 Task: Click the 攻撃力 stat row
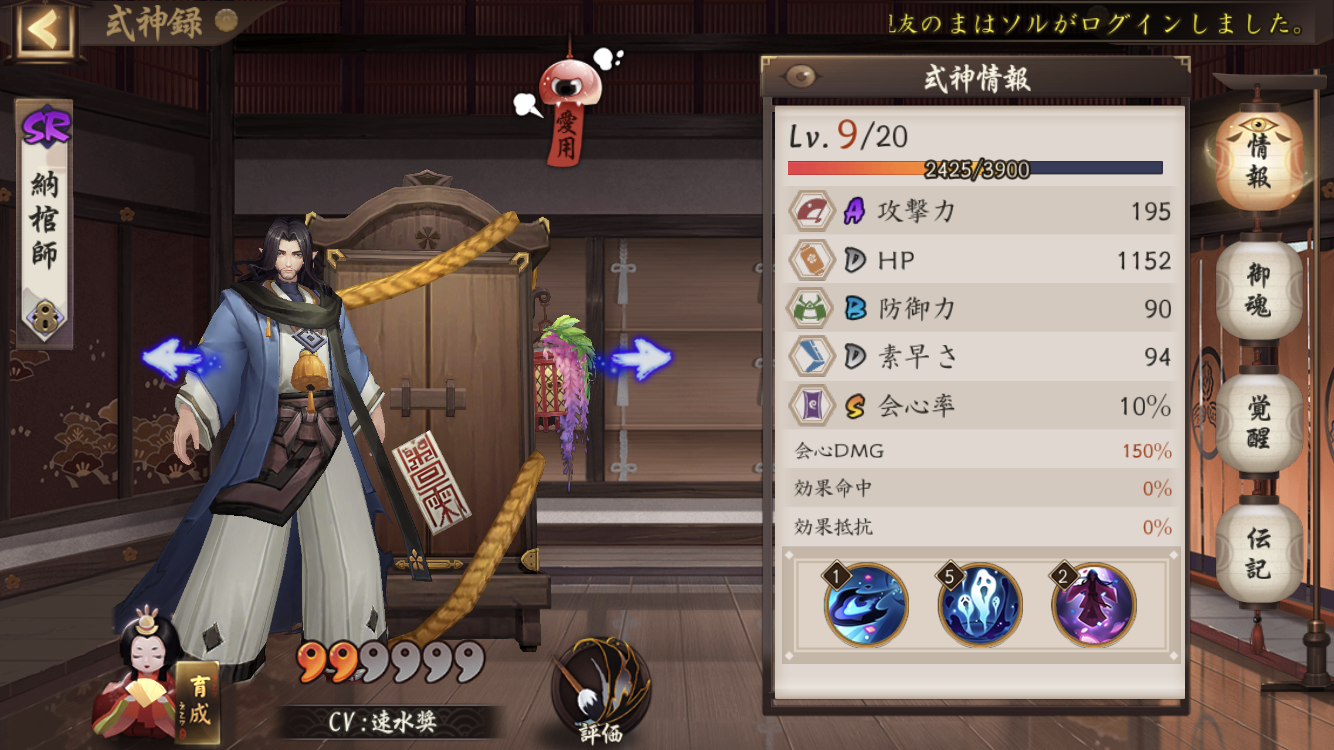(x=980, y=211)
